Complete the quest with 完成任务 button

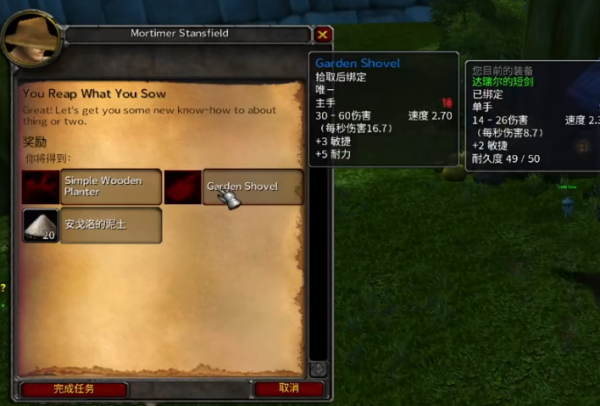(x=75, y=388)
